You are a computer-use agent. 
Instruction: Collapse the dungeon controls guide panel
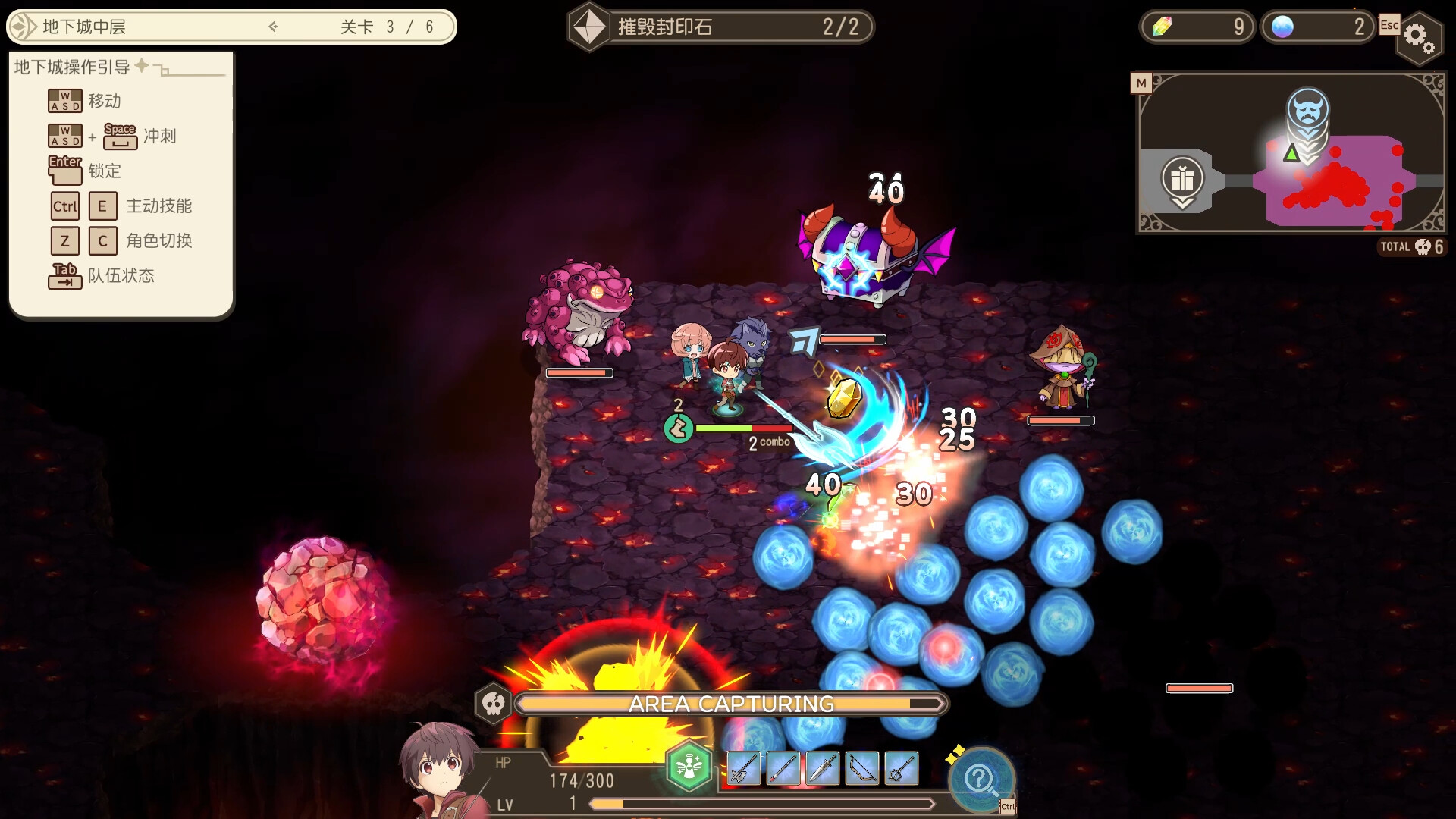[x=162, y=69]
